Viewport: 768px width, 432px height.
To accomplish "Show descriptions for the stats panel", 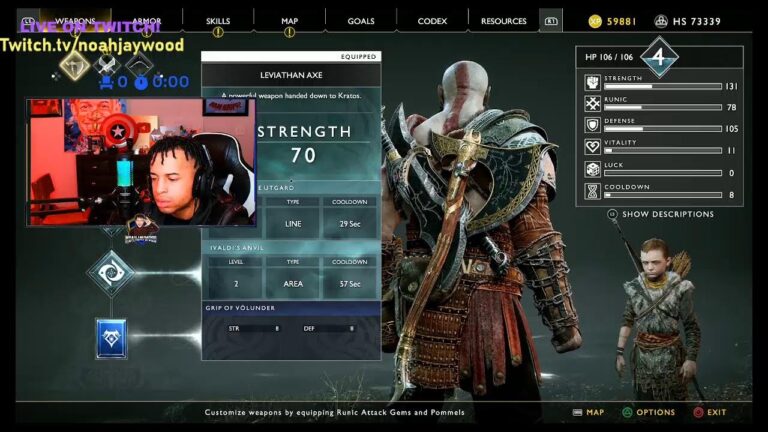I will click(x=667, y=214).
